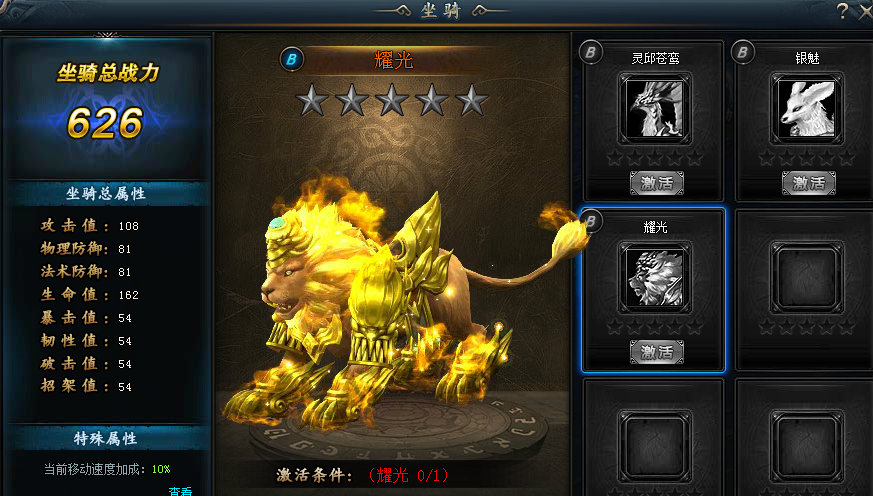Close the 坐骑 mount window
This screenshot has width=873, height=496.
click(x=863, y=10)
